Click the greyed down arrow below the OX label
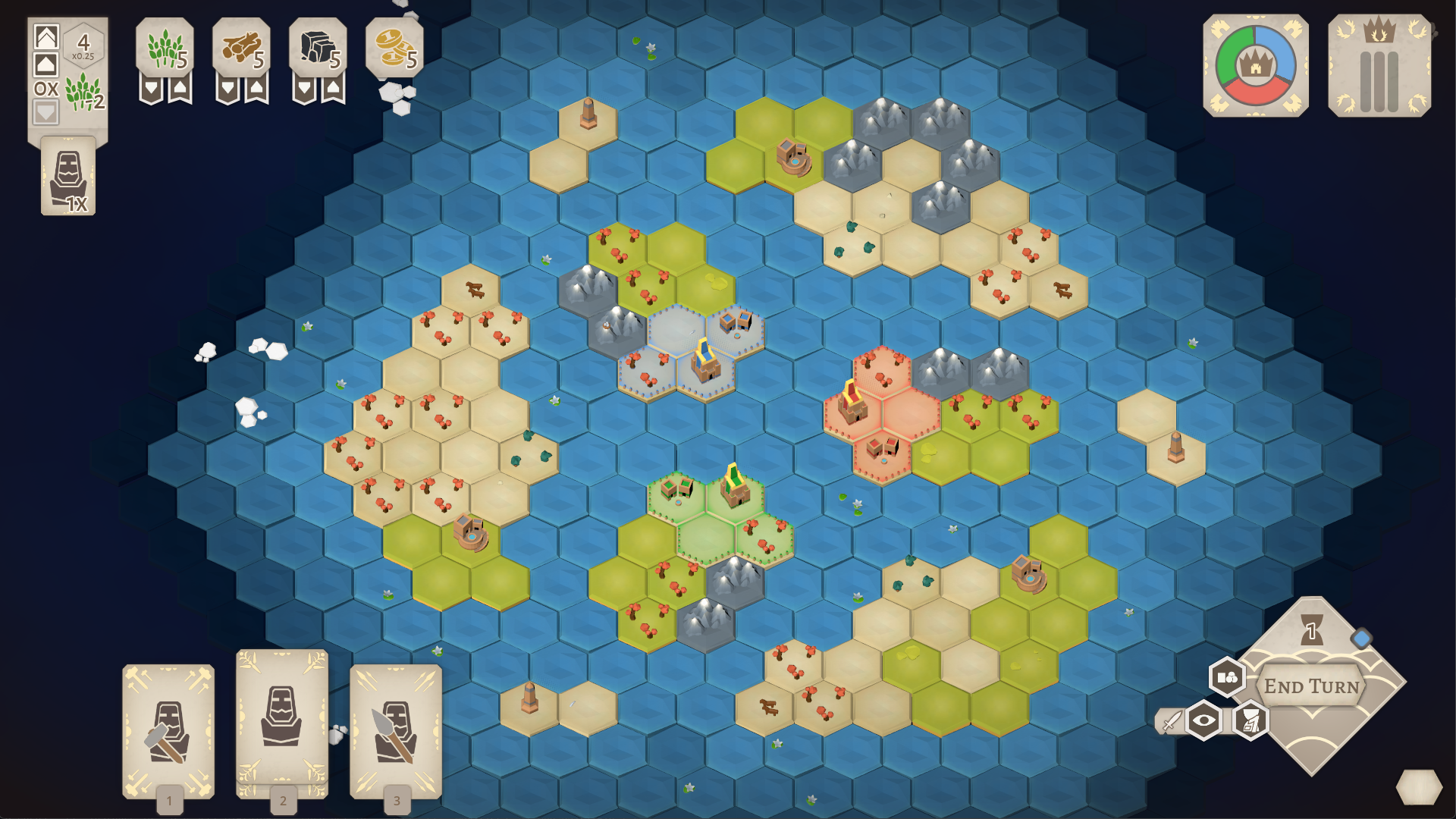1456x819 pixels. [x=46, y=111]
